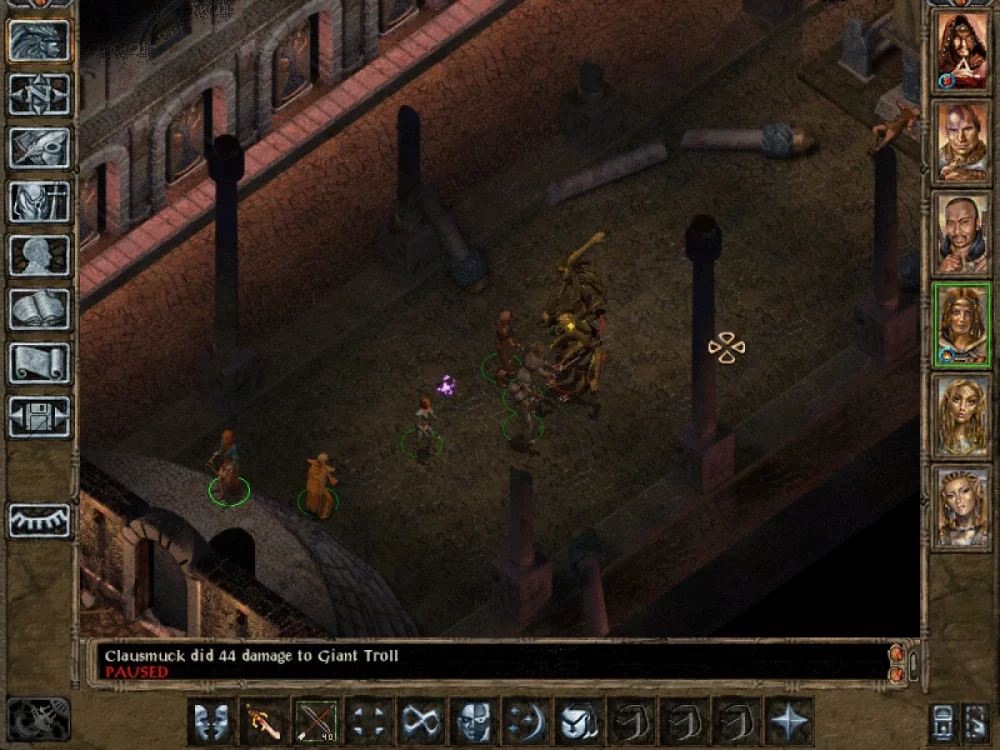Show the character record silhouette screen

tap(40, 255)
